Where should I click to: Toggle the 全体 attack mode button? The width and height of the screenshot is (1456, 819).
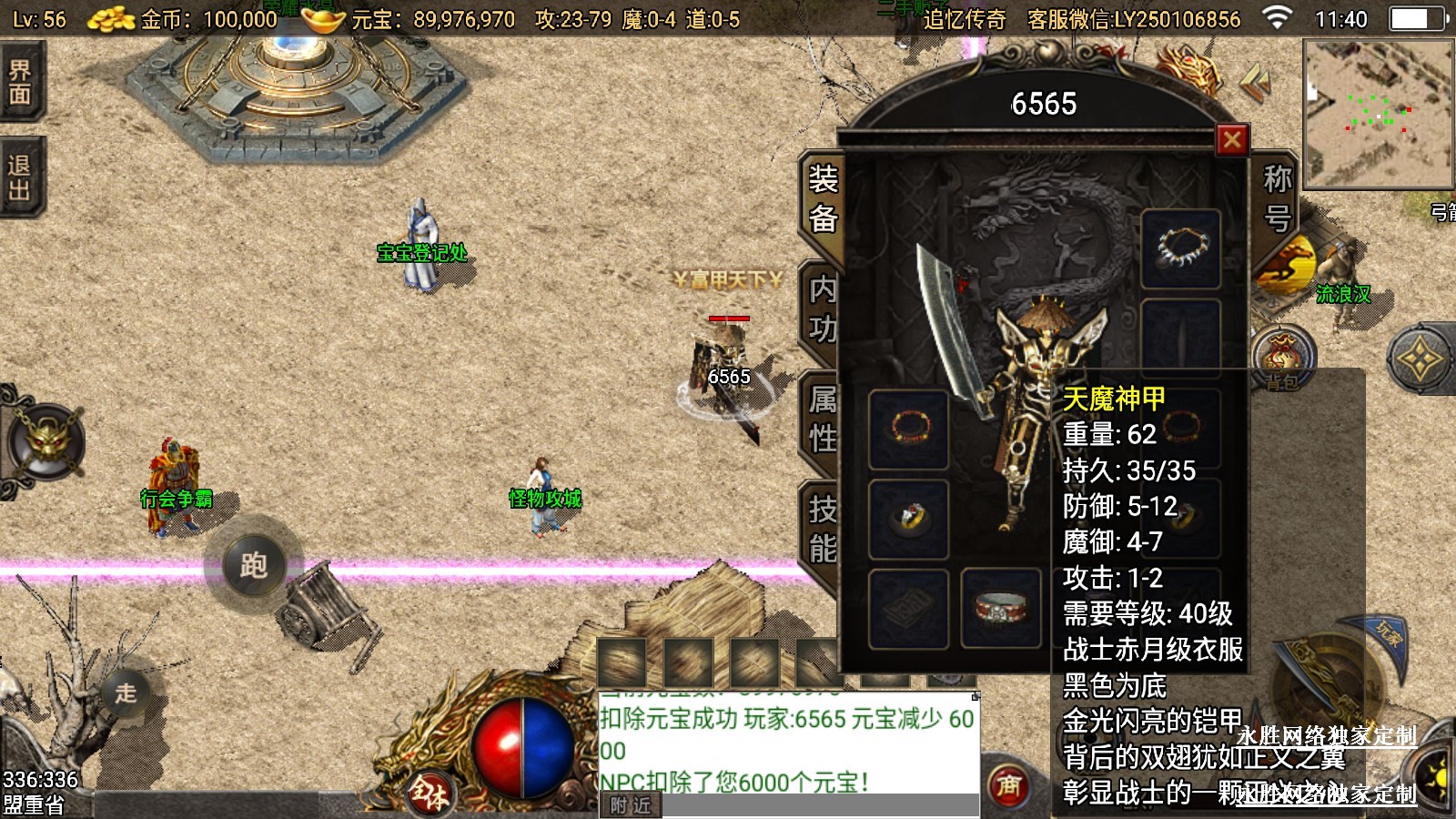click(x=430, y=792)
